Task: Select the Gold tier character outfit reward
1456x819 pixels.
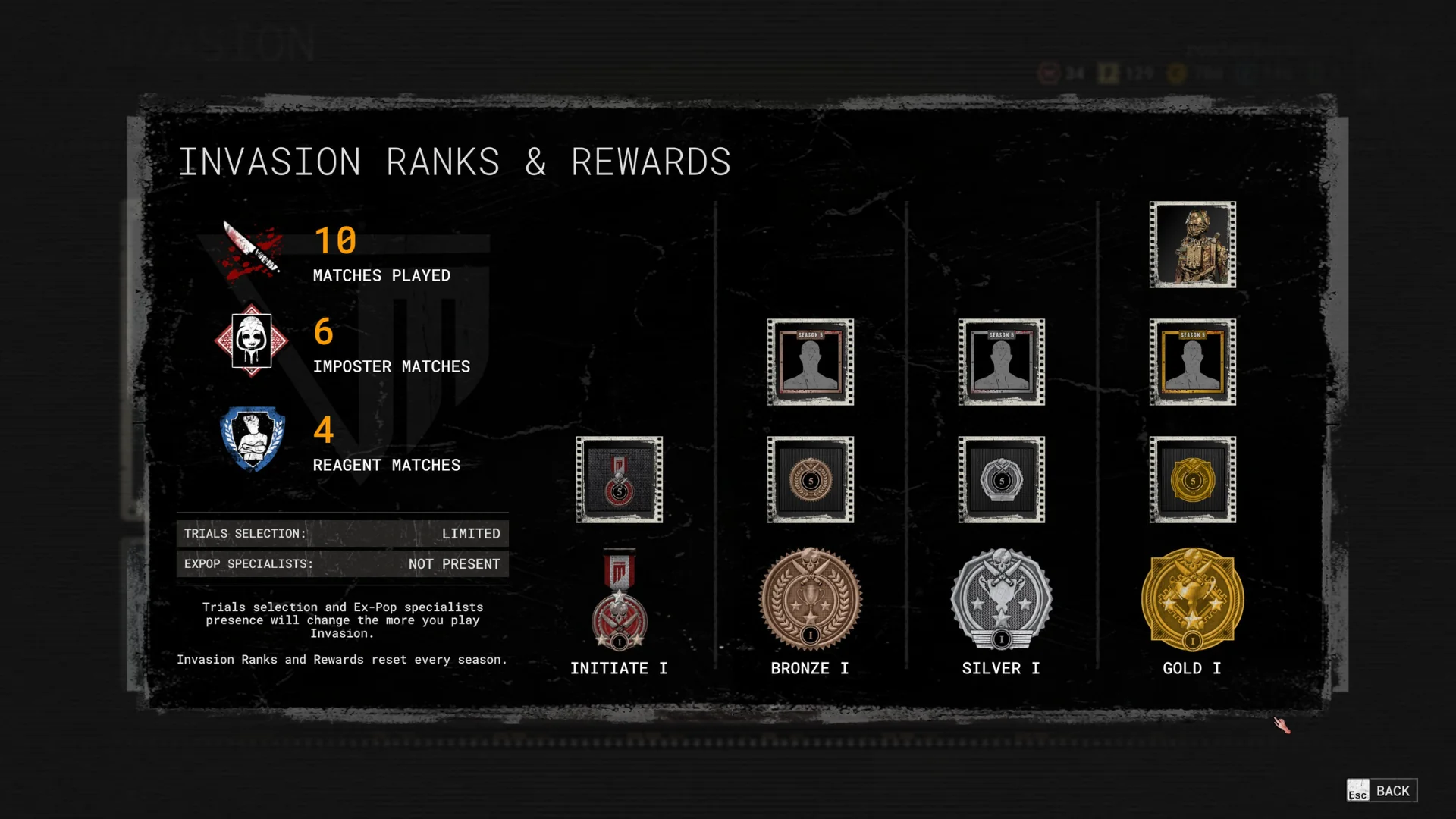Action: coord(1192,244)
